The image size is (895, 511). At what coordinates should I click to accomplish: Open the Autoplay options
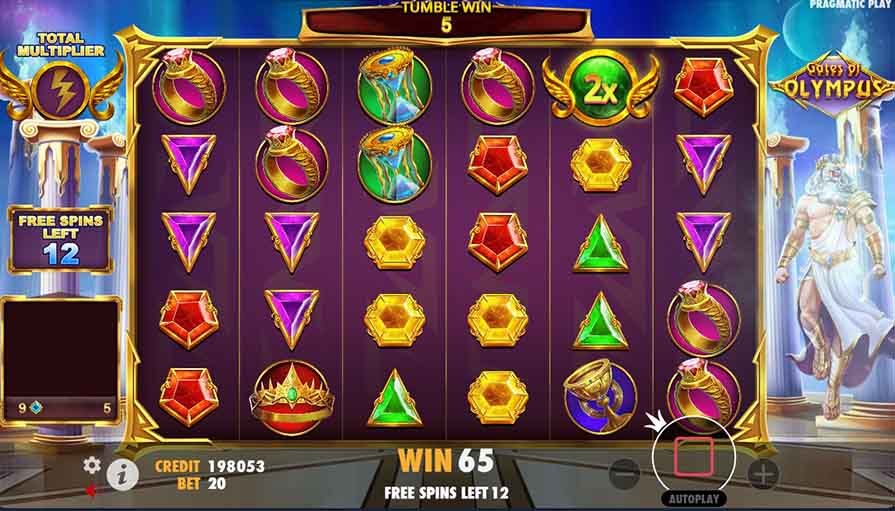[x=693, y=497]
